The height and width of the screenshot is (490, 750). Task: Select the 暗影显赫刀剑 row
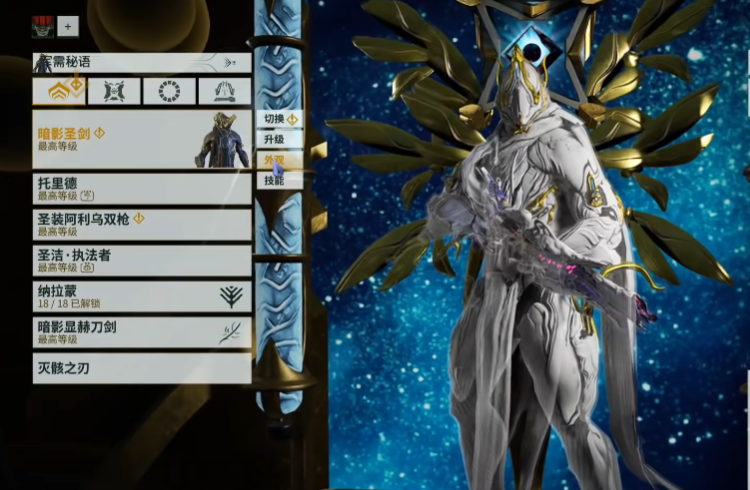[141, 332]
